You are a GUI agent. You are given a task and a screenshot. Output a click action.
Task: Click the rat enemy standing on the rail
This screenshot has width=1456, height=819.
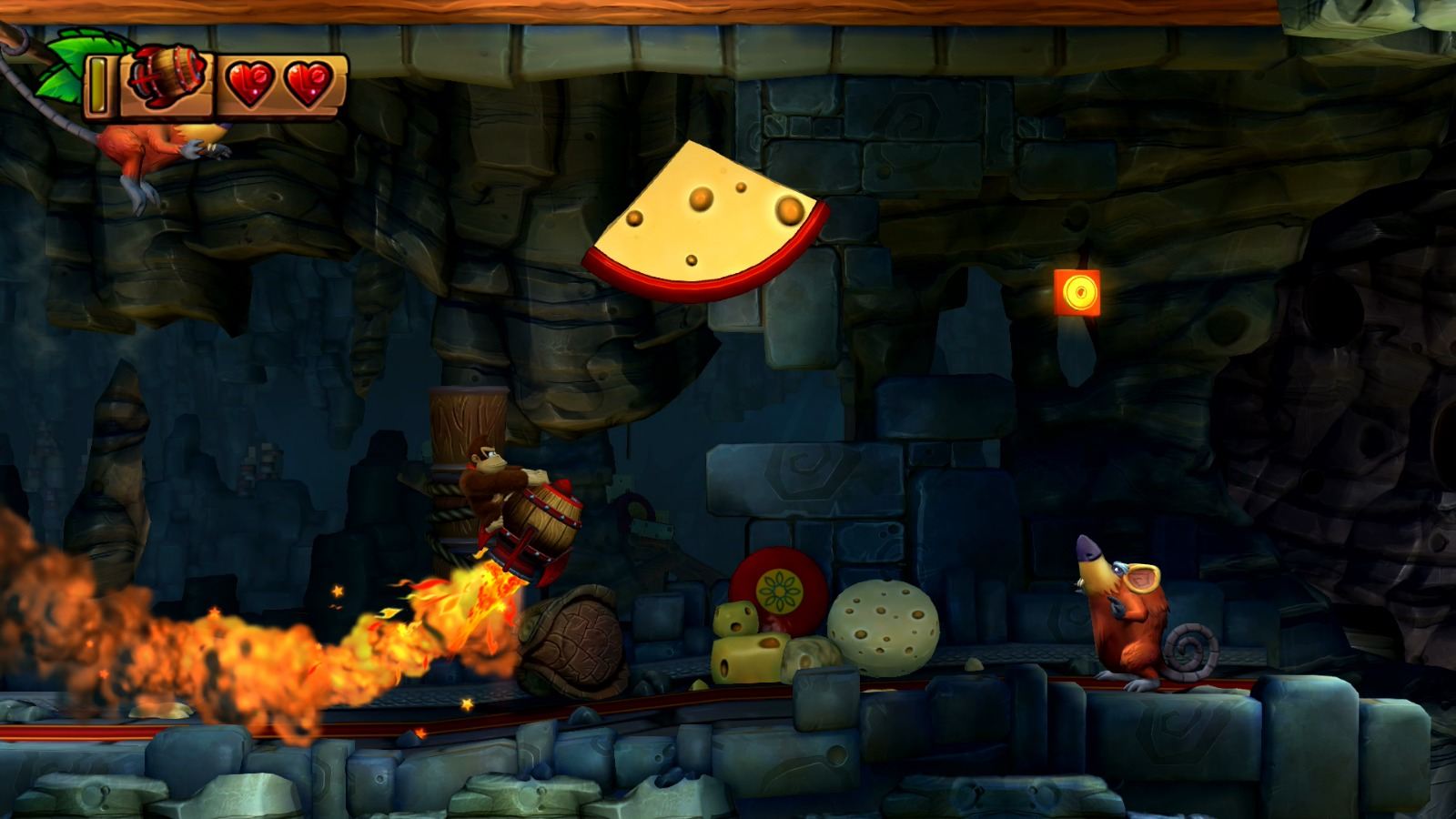click(1133, 619)
